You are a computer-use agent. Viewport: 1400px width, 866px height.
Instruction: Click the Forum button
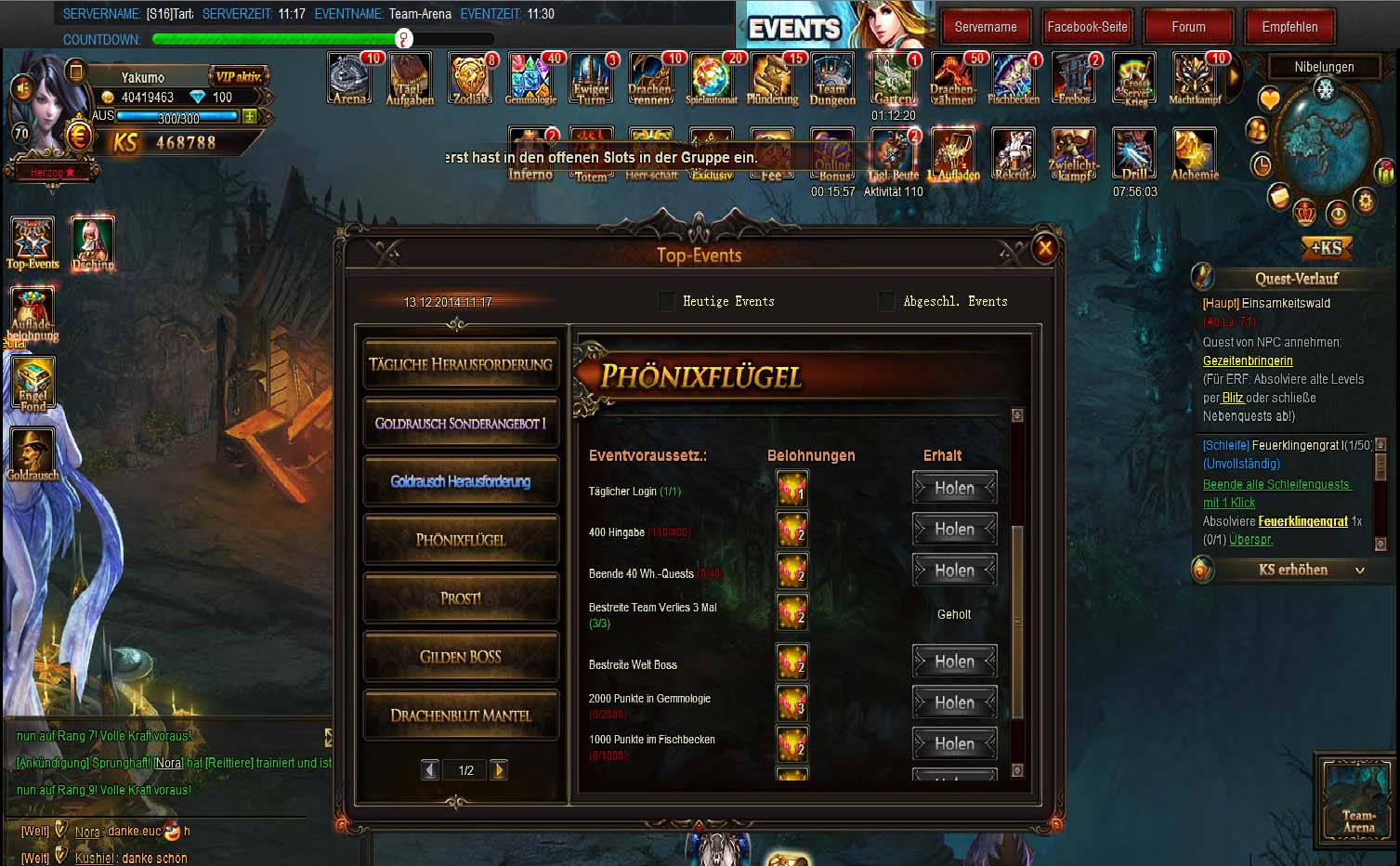(1188, 27)
